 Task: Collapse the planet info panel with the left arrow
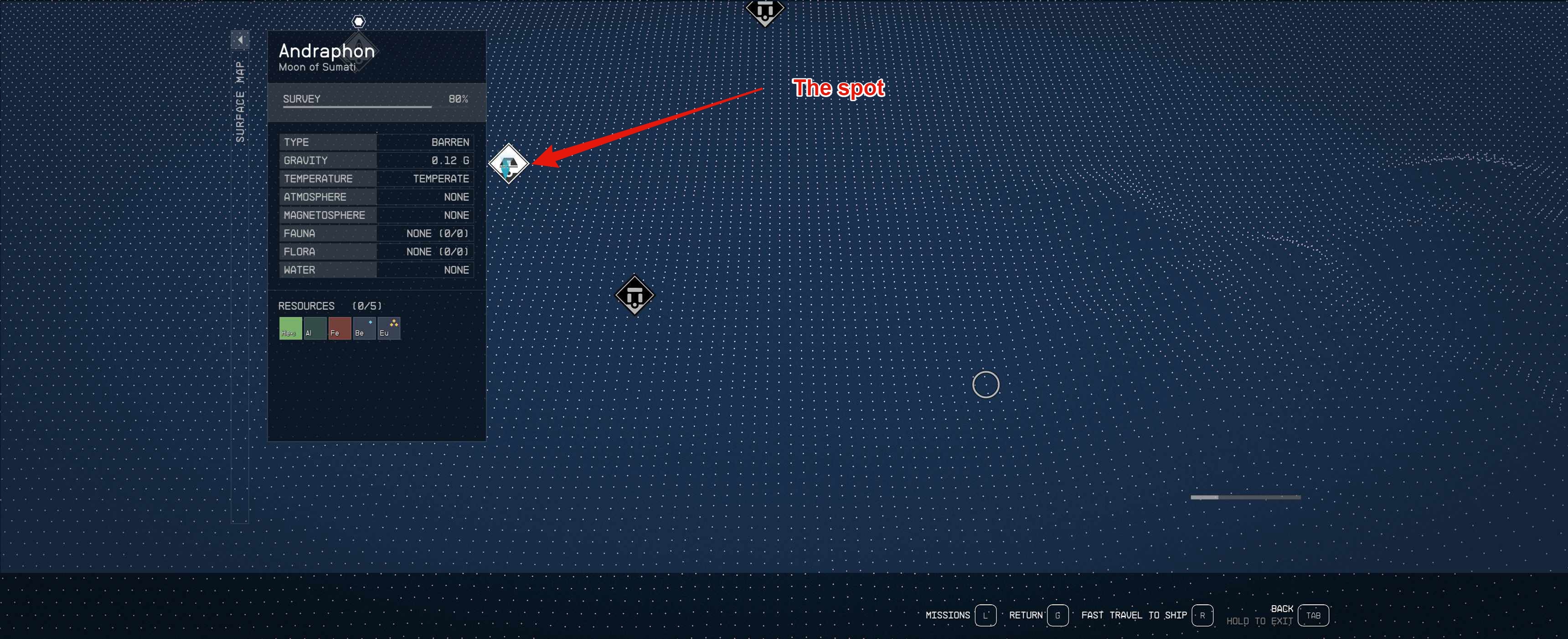click(240, 39)
